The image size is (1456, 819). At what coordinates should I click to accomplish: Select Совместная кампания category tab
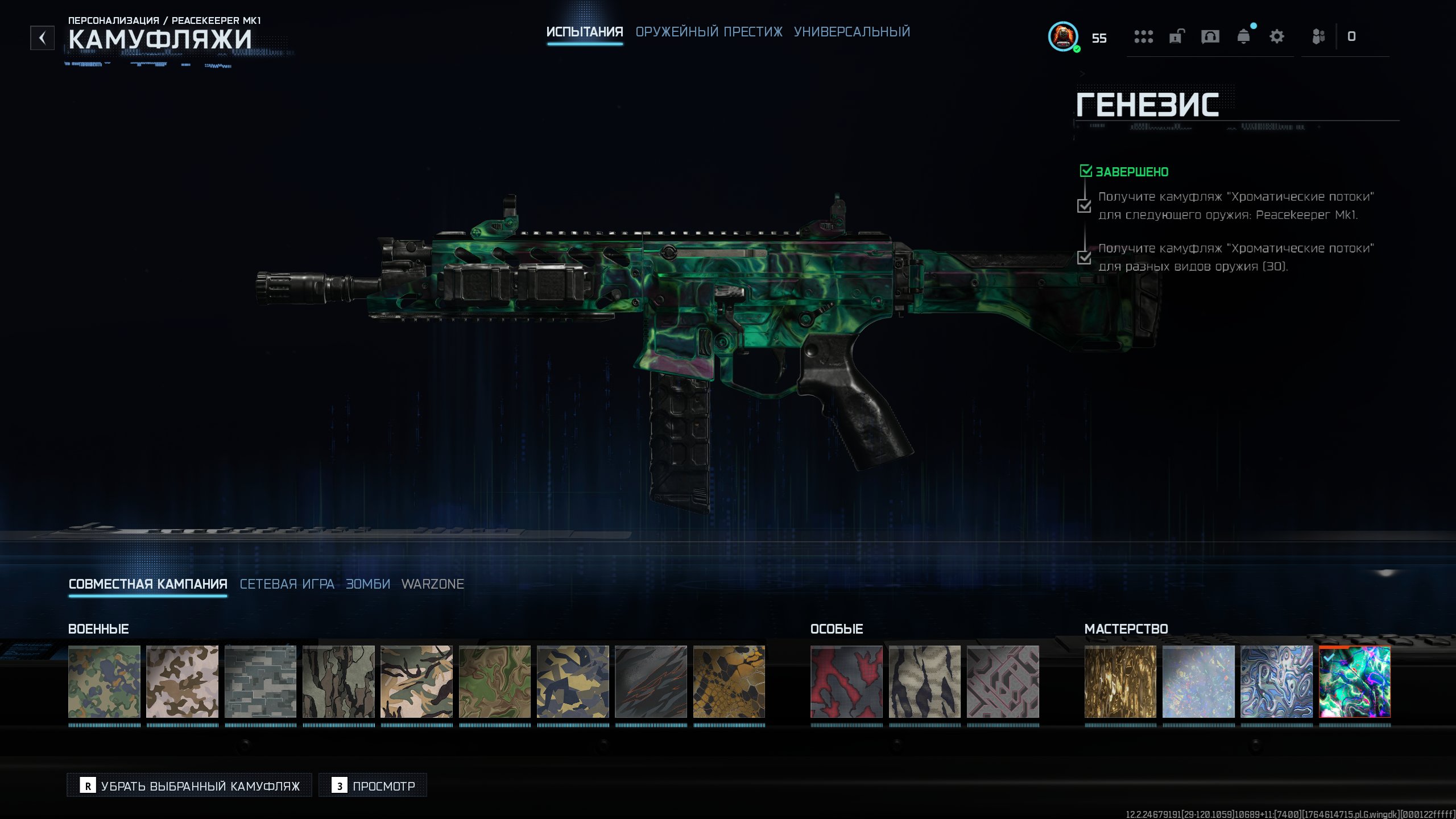click(148, 584)
